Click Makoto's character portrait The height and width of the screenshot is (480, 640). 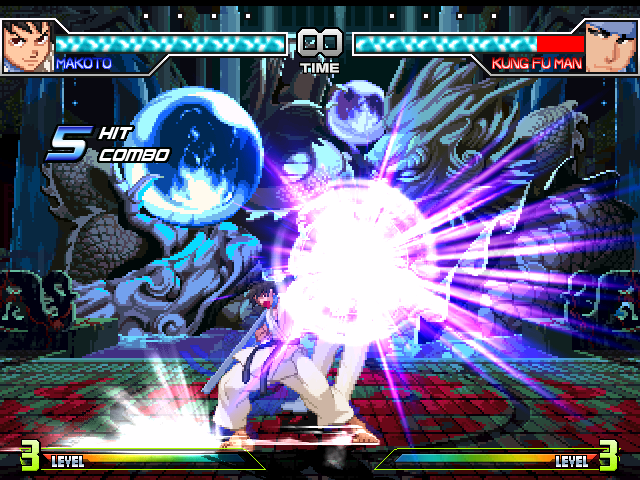(x=26, y=45)
